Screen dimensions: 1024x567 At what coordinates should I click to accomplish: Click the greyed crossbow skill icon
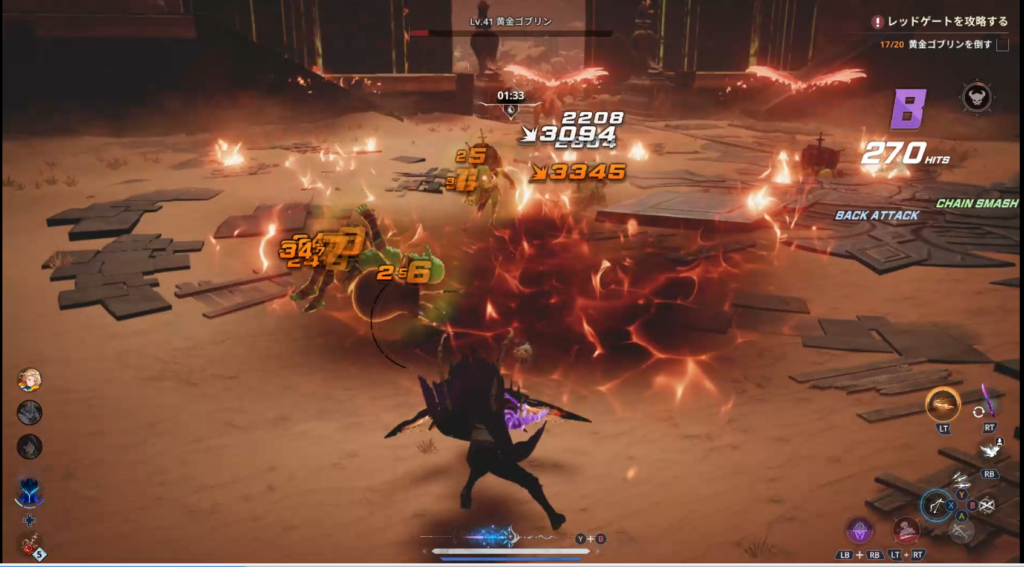(961, 531)
